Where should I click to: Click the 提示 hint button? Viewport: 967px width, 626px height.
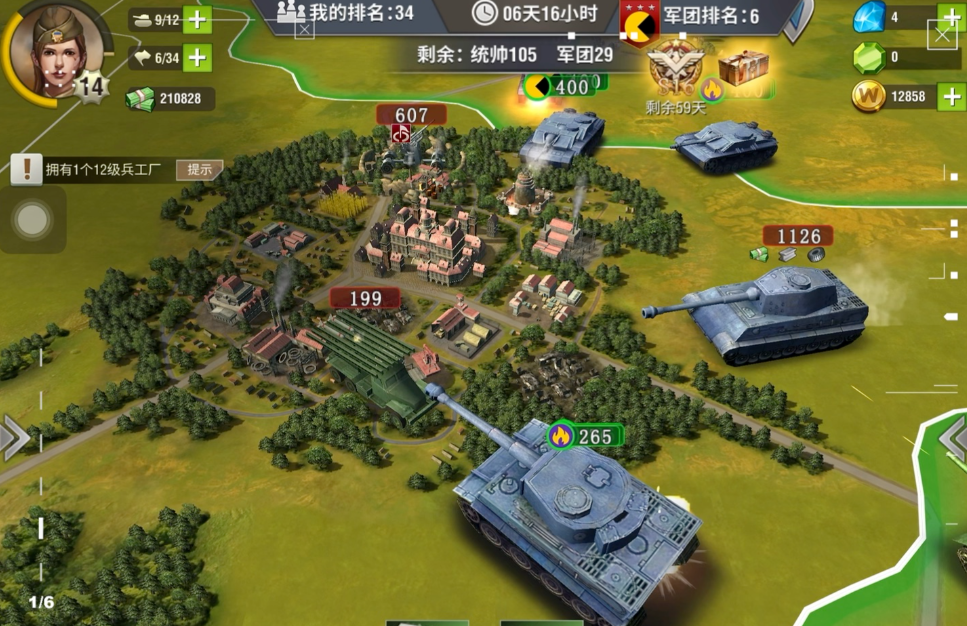(199, 169)
